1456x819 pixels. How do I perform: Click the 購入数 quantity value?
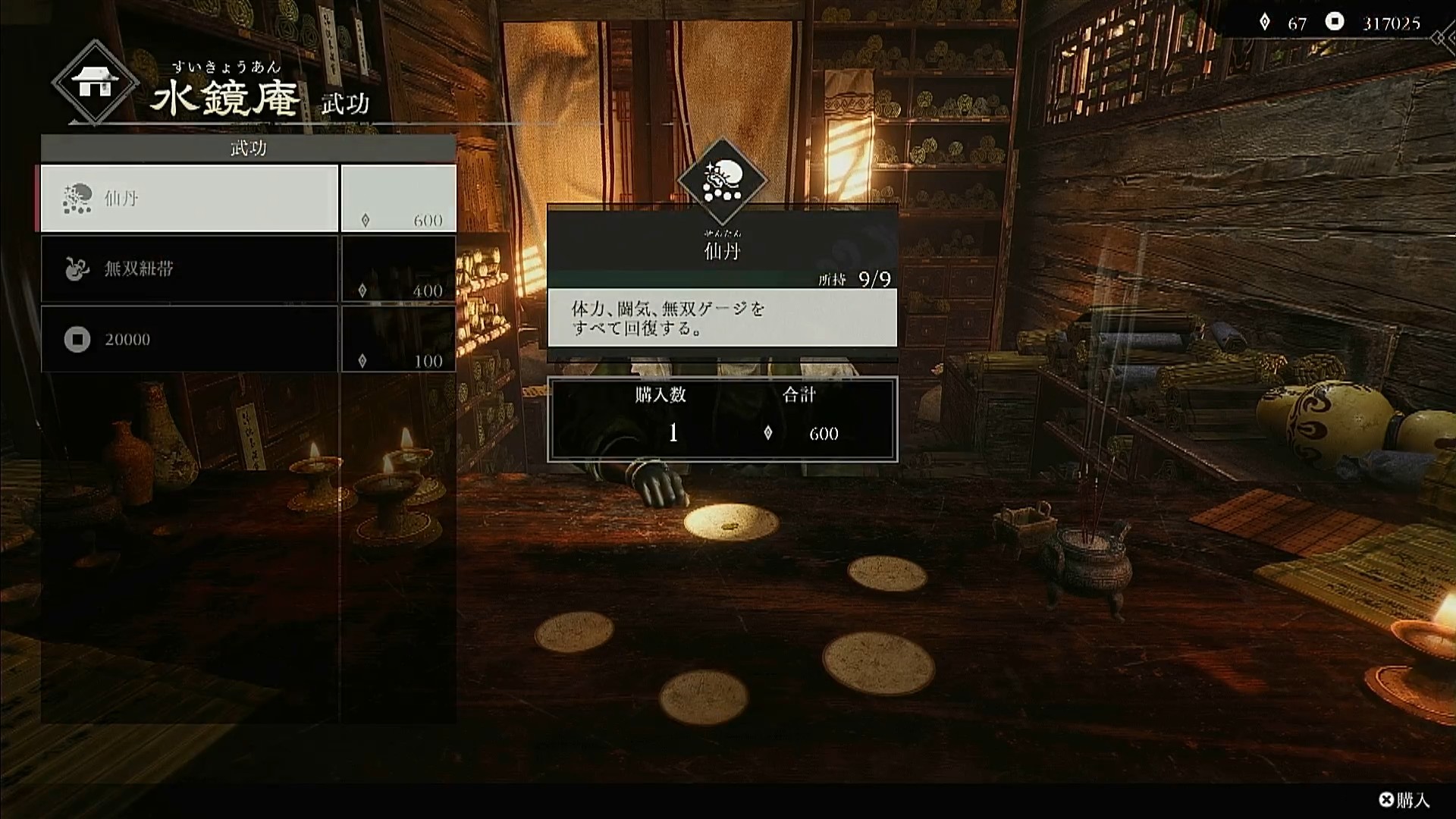pos(673,433)
